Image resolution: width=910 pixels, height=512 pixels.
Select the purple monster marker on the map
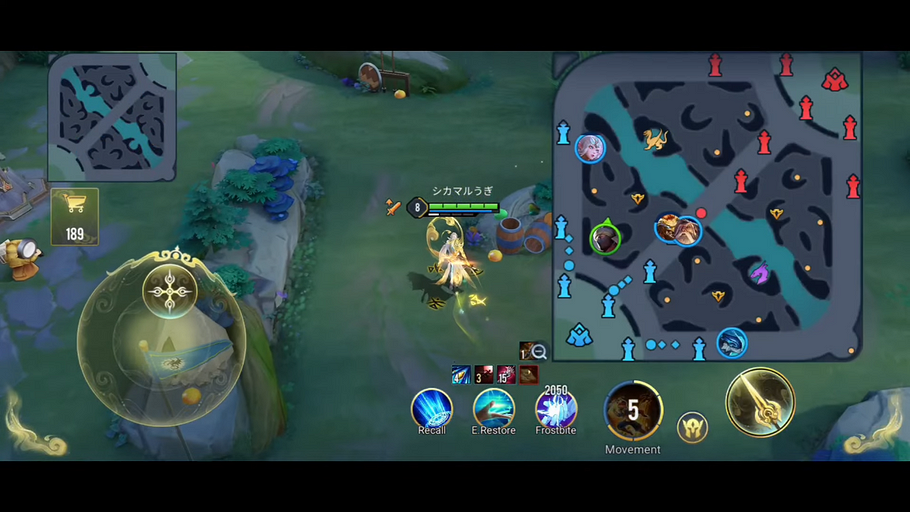tap(760, 272)
